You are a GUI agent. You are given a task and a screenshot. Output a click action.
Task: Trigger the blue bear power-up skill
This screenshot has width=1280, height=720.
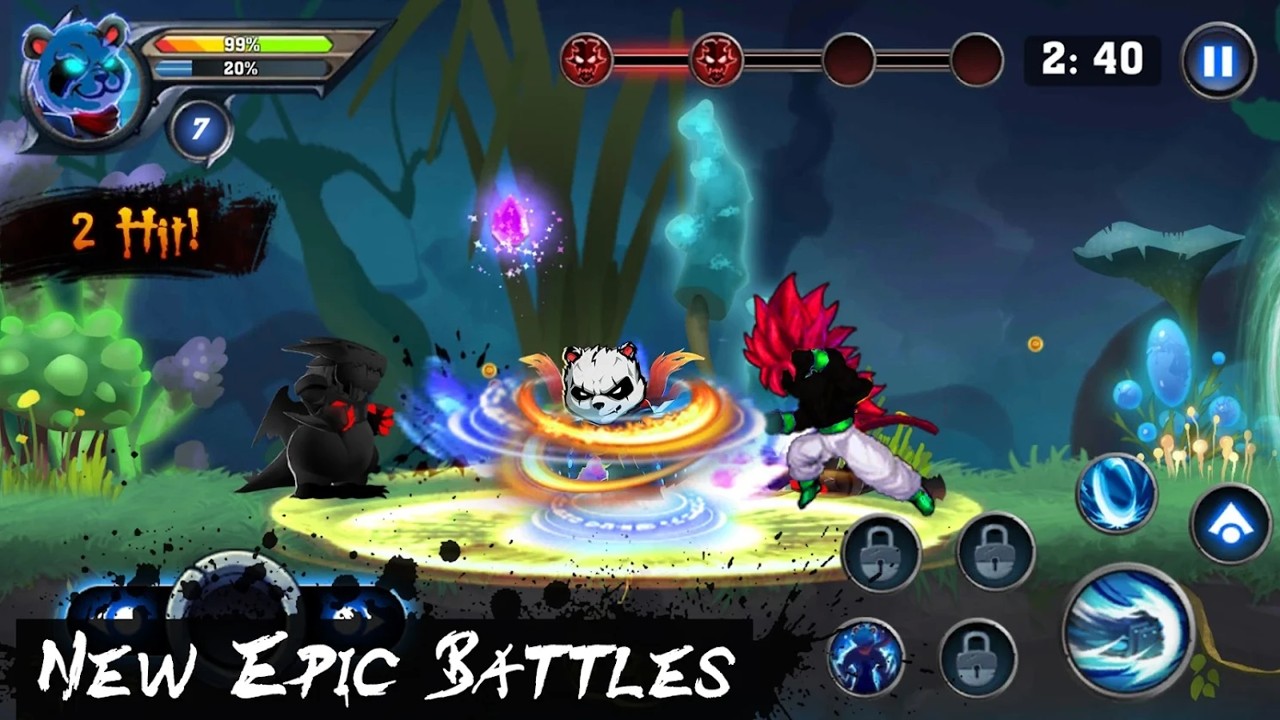click(x=866, y=656)
